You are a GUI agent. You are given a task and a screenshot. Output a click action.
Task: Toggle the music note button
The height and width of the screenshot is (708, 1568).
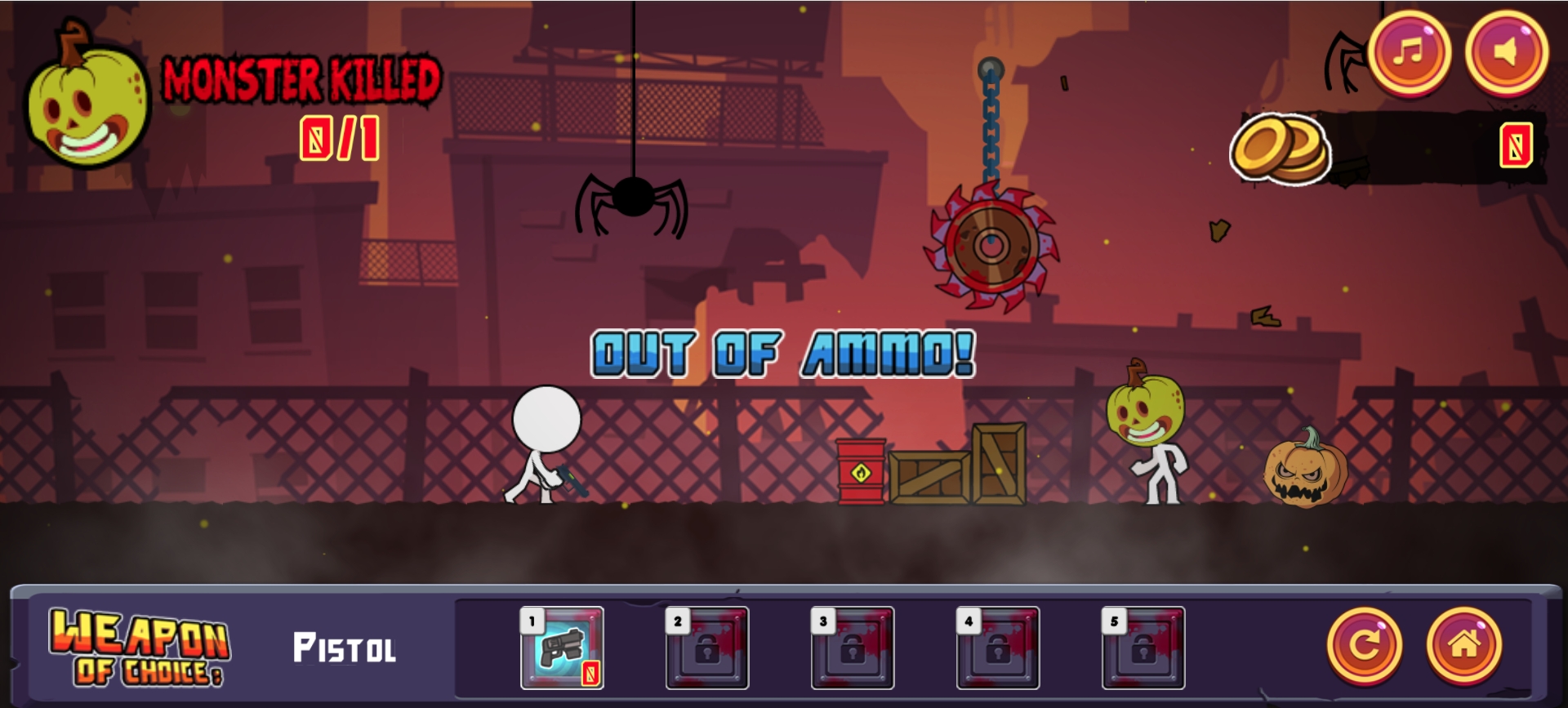[x=1409, y=52]
